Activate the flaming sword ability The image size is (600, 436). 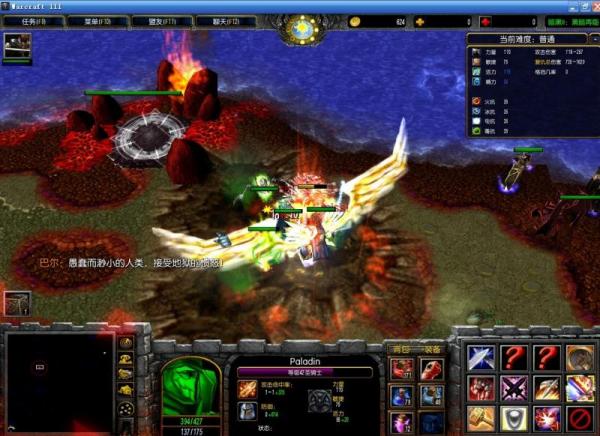click(x=546, y=388)
